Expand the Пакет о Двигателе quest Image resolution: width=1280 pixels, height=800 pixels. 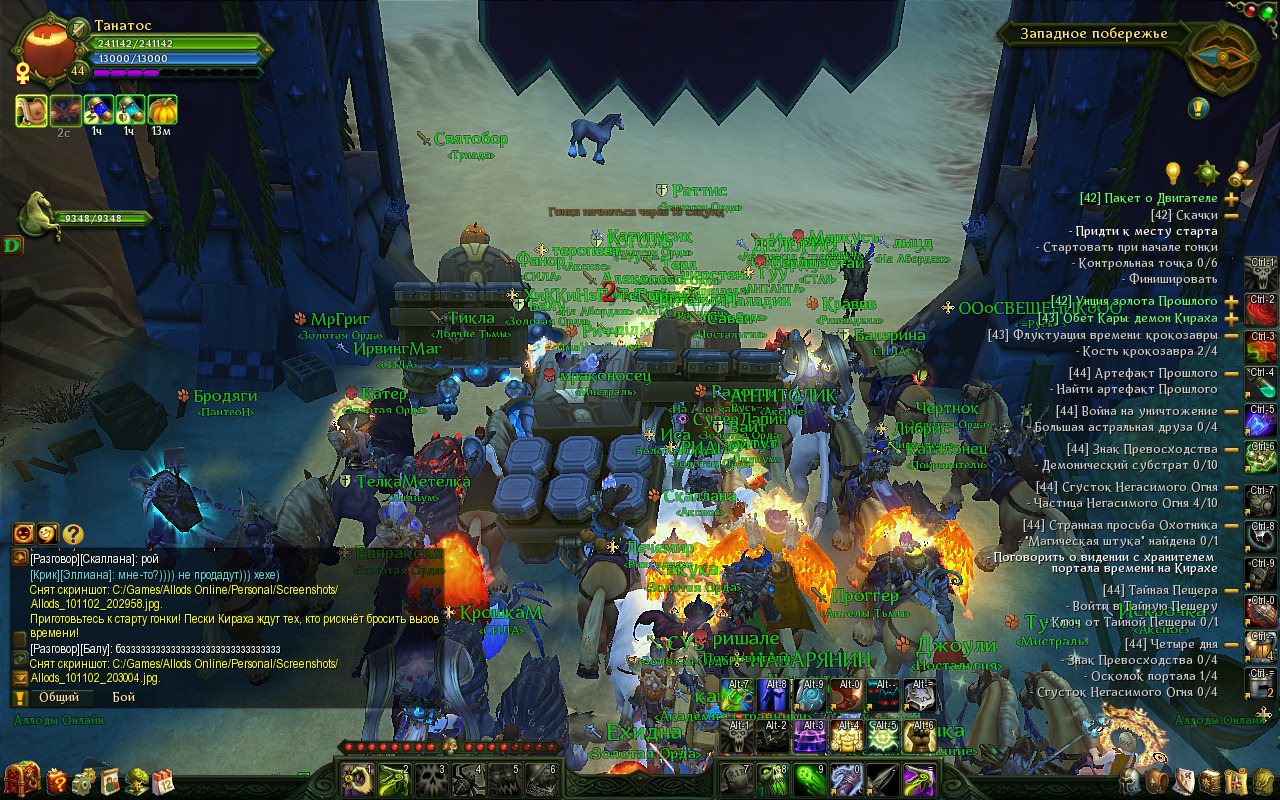pyautogui.click(x=1231, y=199)
